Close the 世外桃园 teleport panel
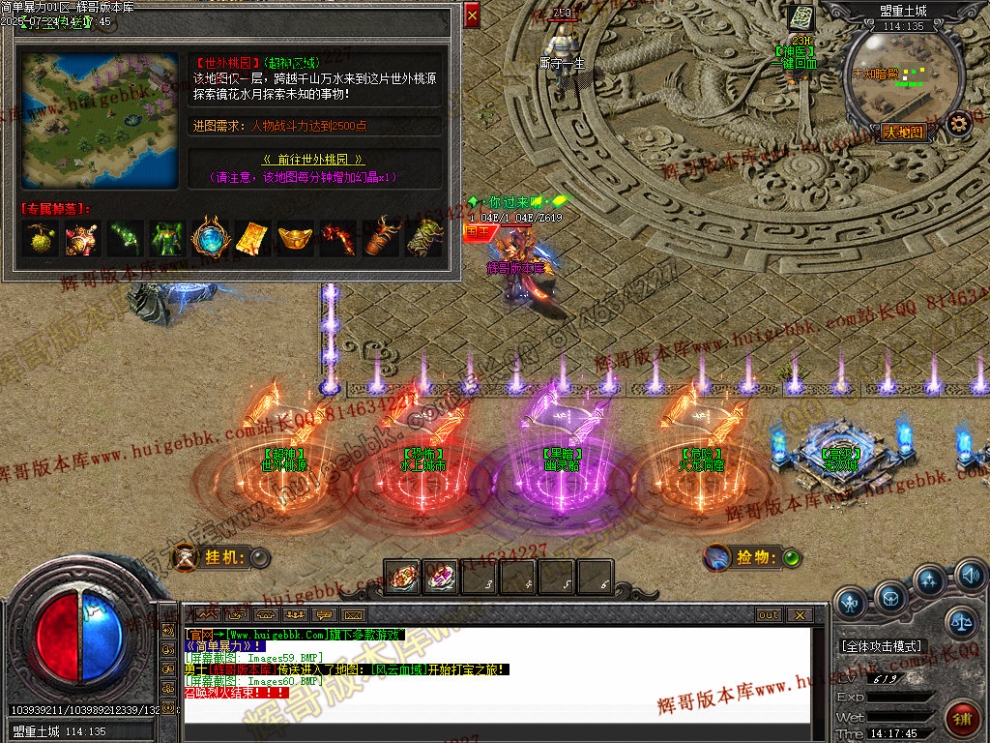The image size is (990, 743). pos(472,14)
